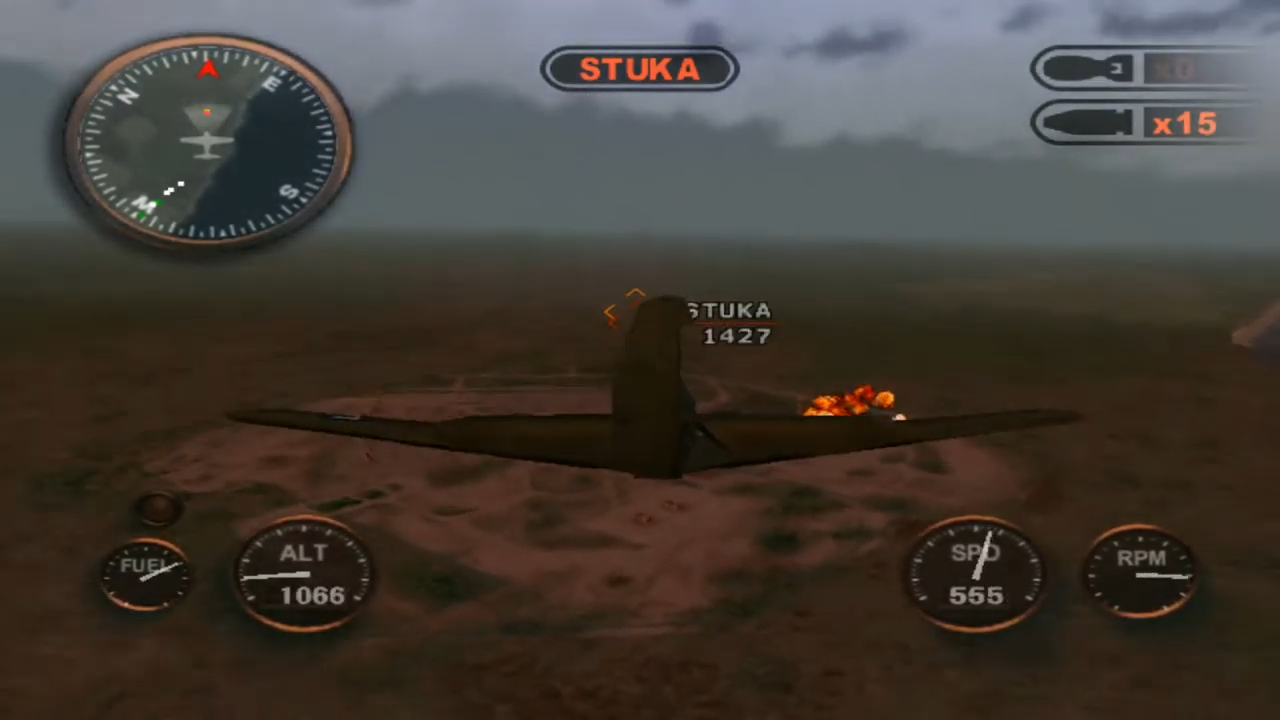
Task: Expand the STUKA mission banner
Action: (639, 69)
